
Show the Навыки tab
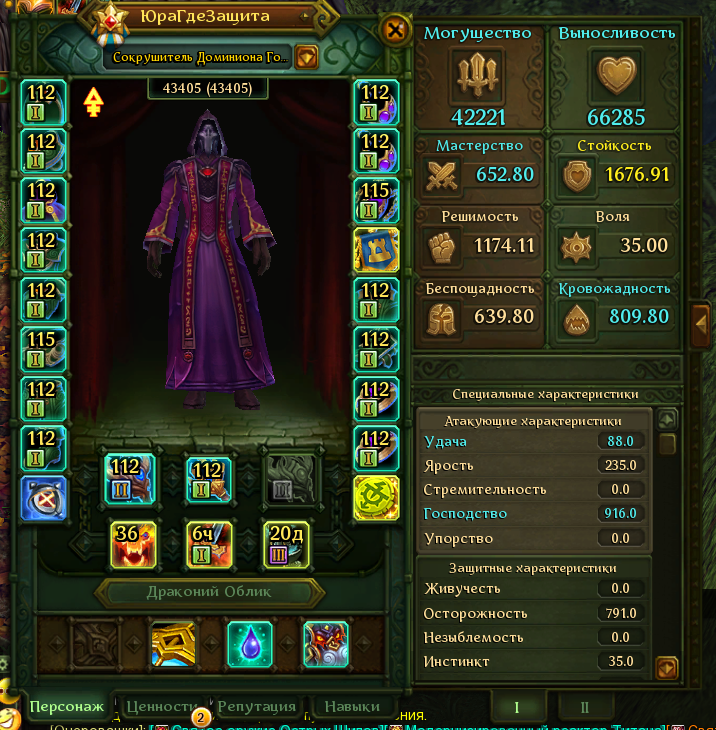352,706
